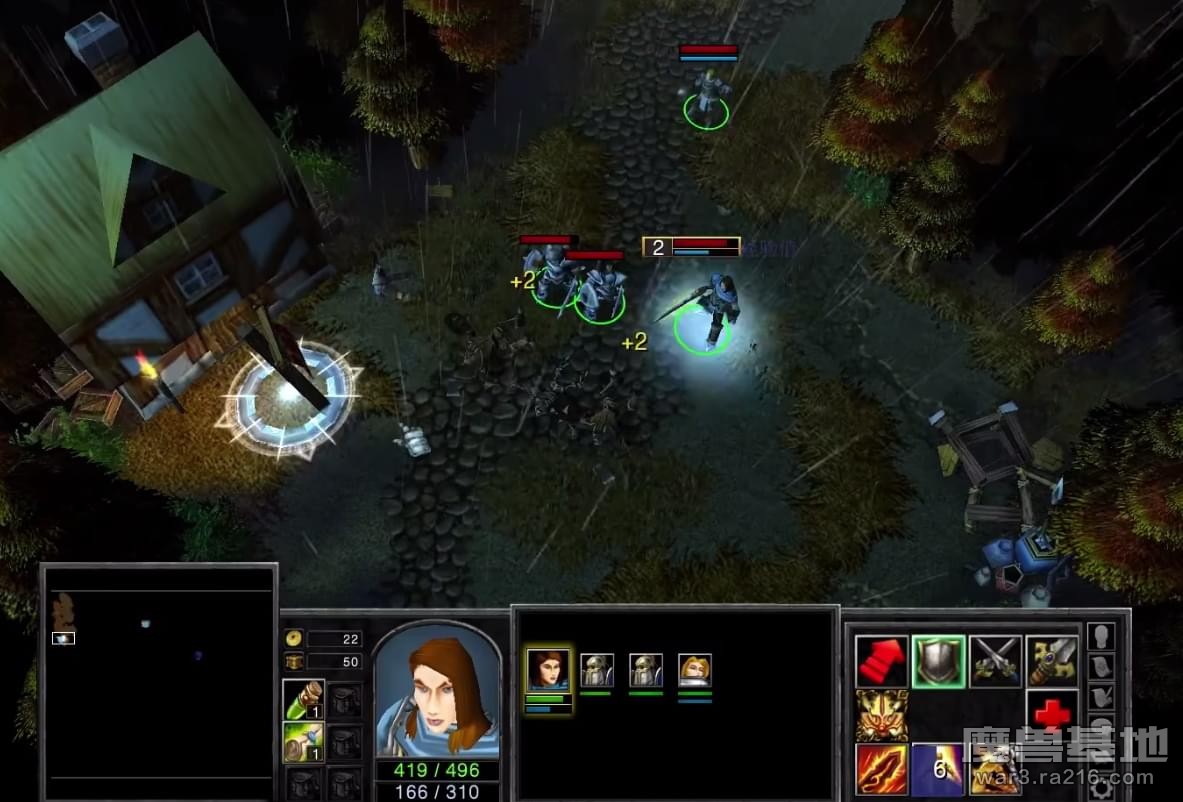Use the green potion vial item

coord(302,699)
